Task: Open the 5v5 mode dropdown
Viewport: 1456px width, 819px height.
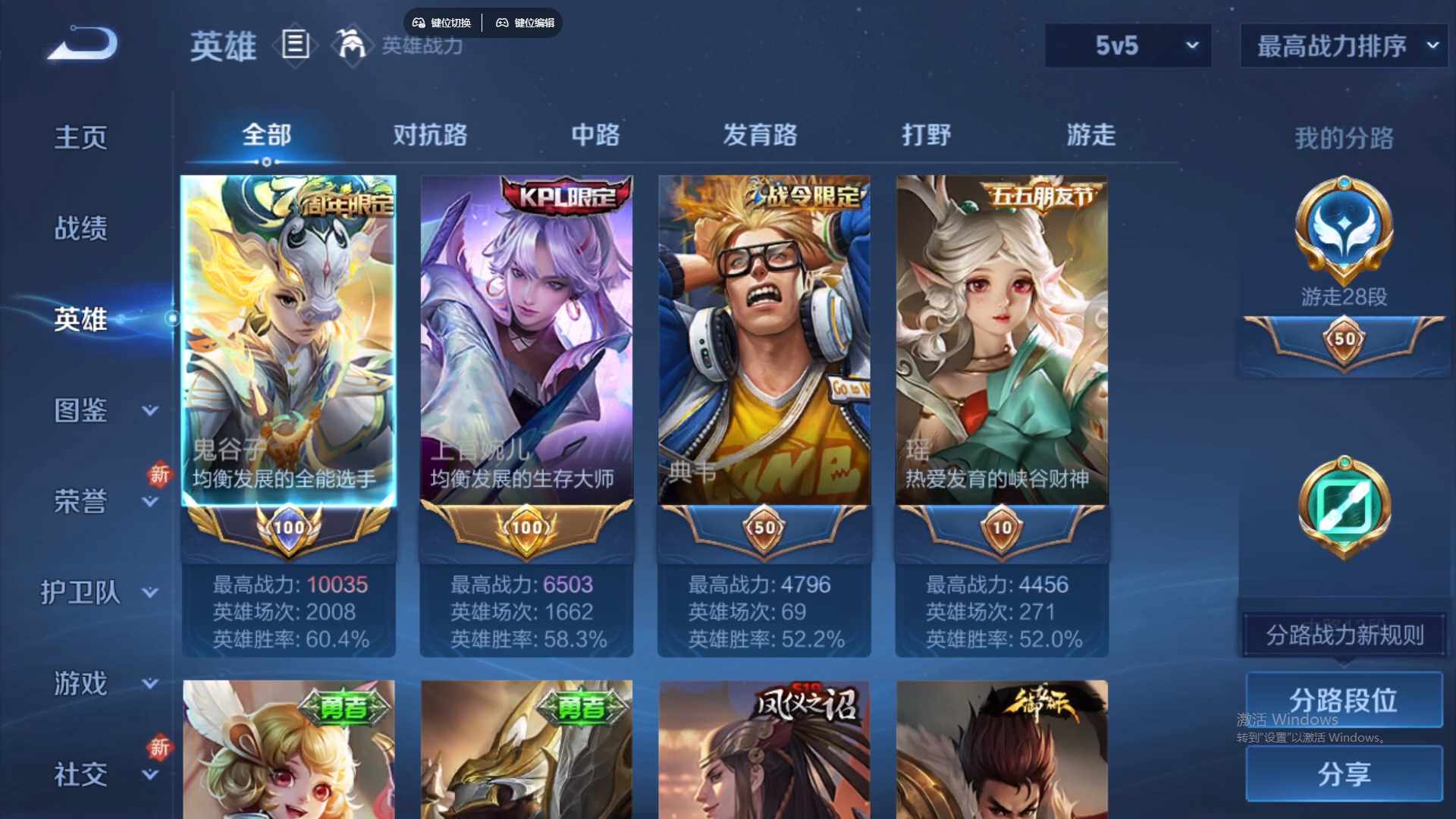Action: tap(1128, 45)
